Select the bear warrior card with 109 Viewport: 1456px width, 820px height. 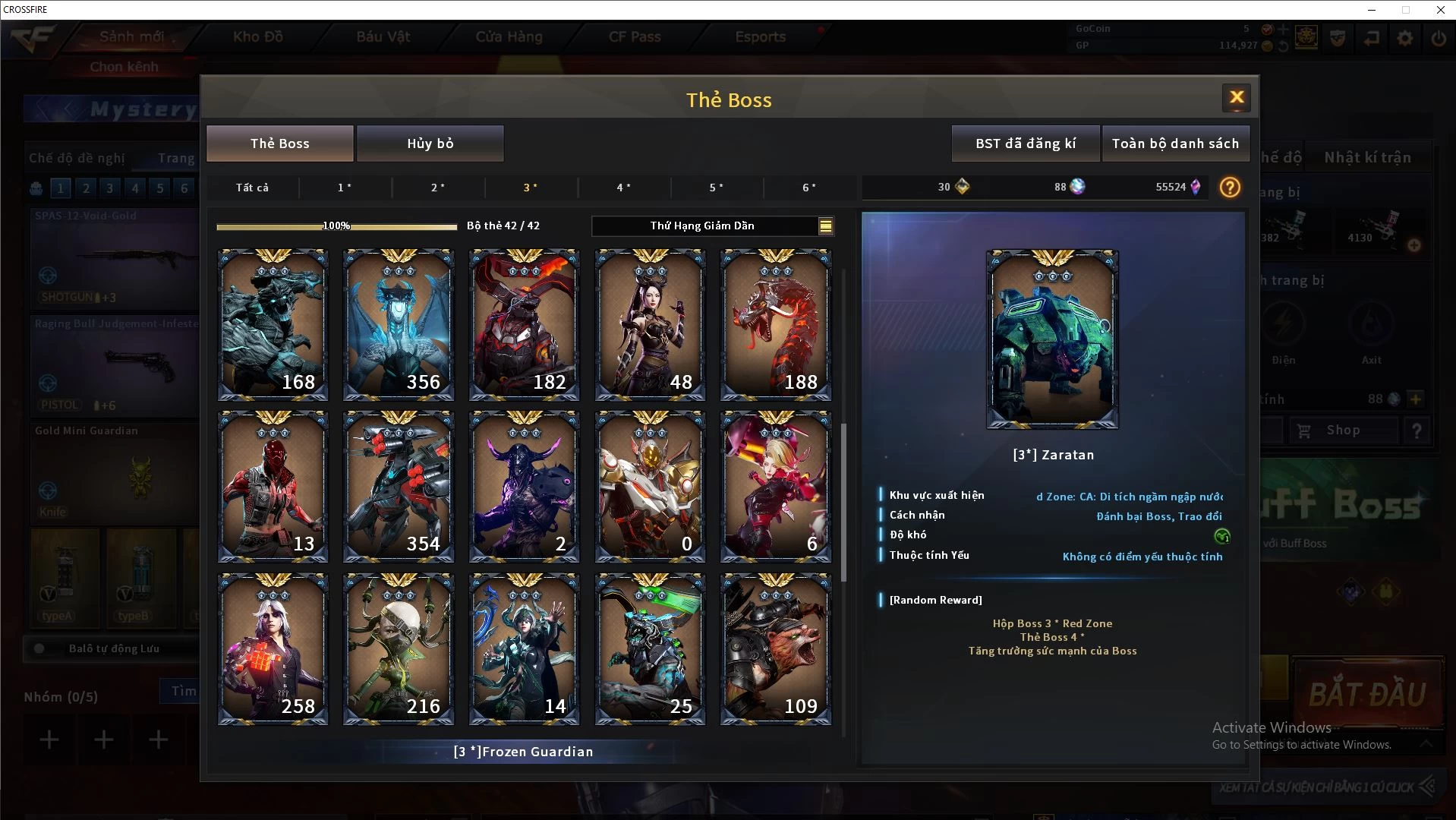click(x=775, y=649)
